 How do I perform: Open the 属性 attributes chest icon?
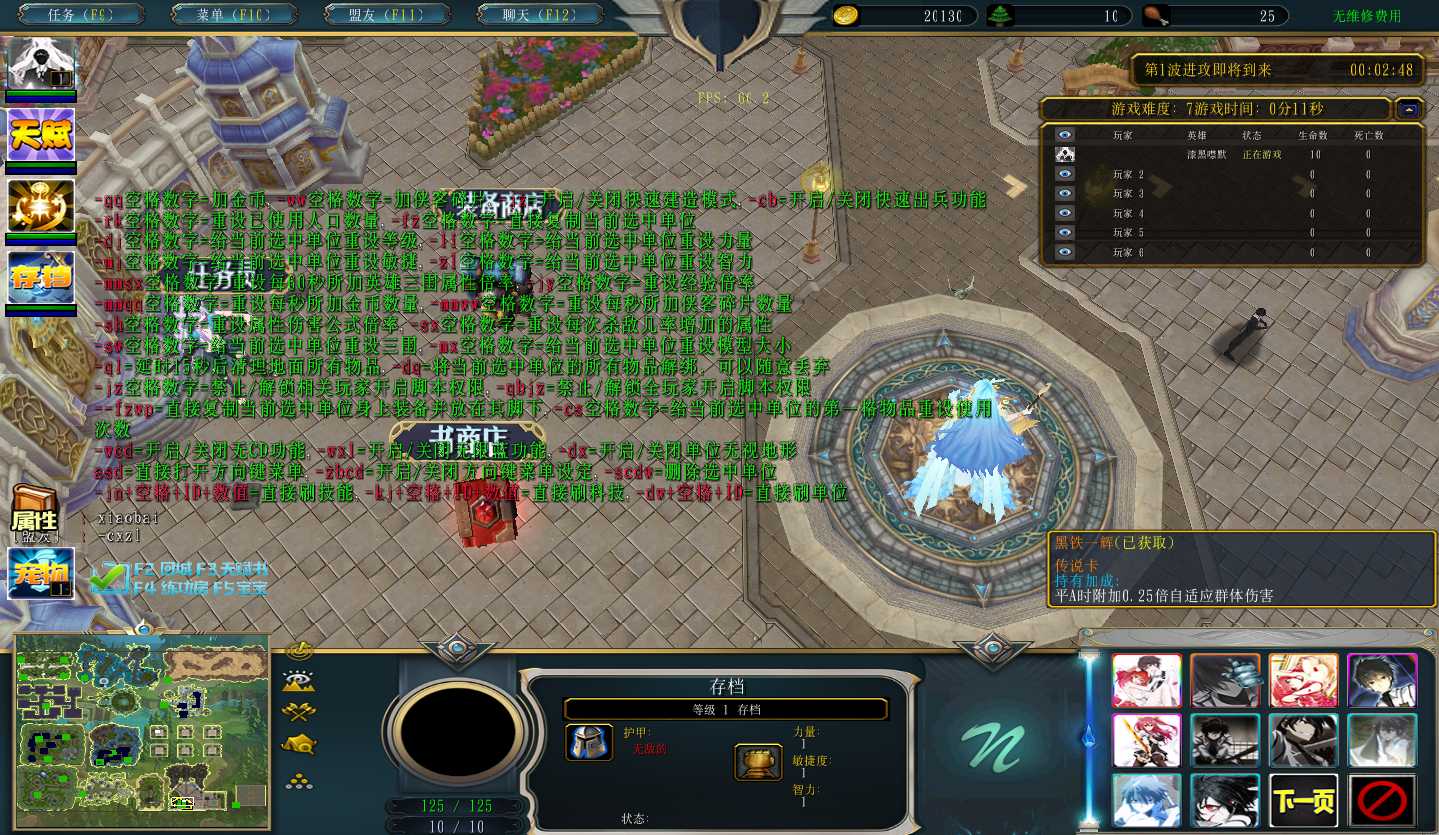point(34,513)
